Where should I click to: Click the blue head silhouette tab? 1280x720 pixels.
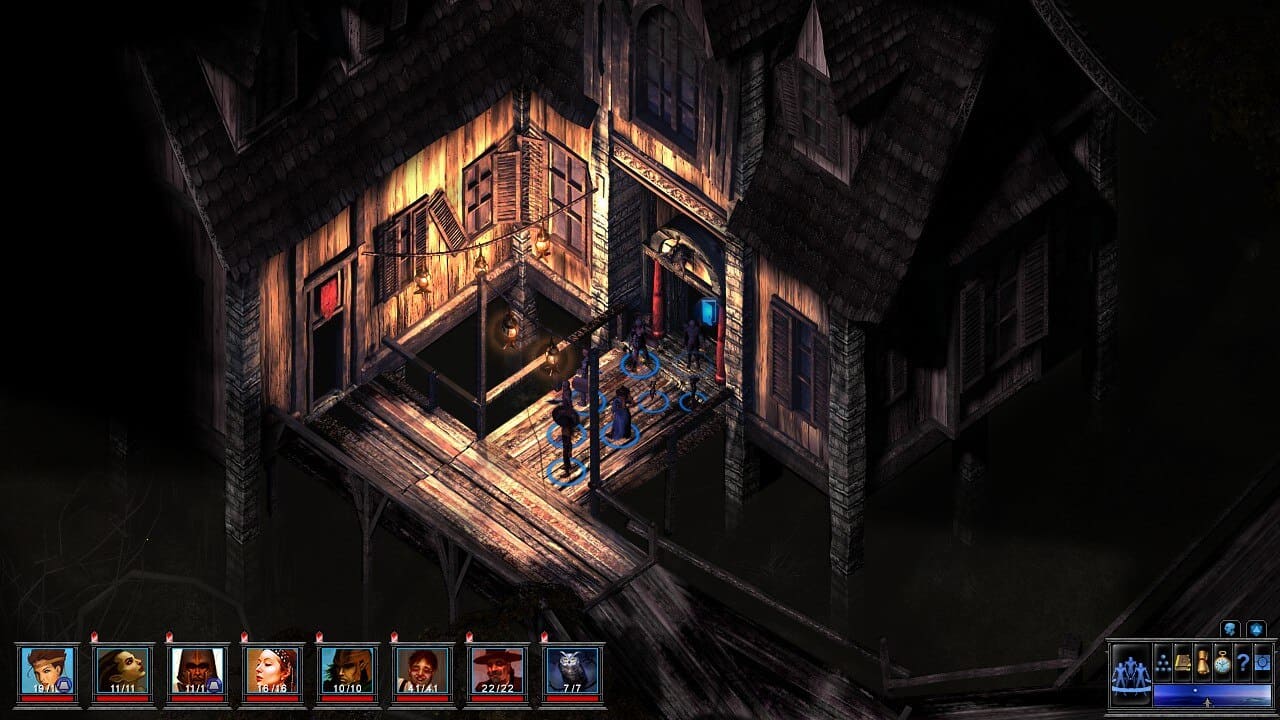[x=1230, y=629]
